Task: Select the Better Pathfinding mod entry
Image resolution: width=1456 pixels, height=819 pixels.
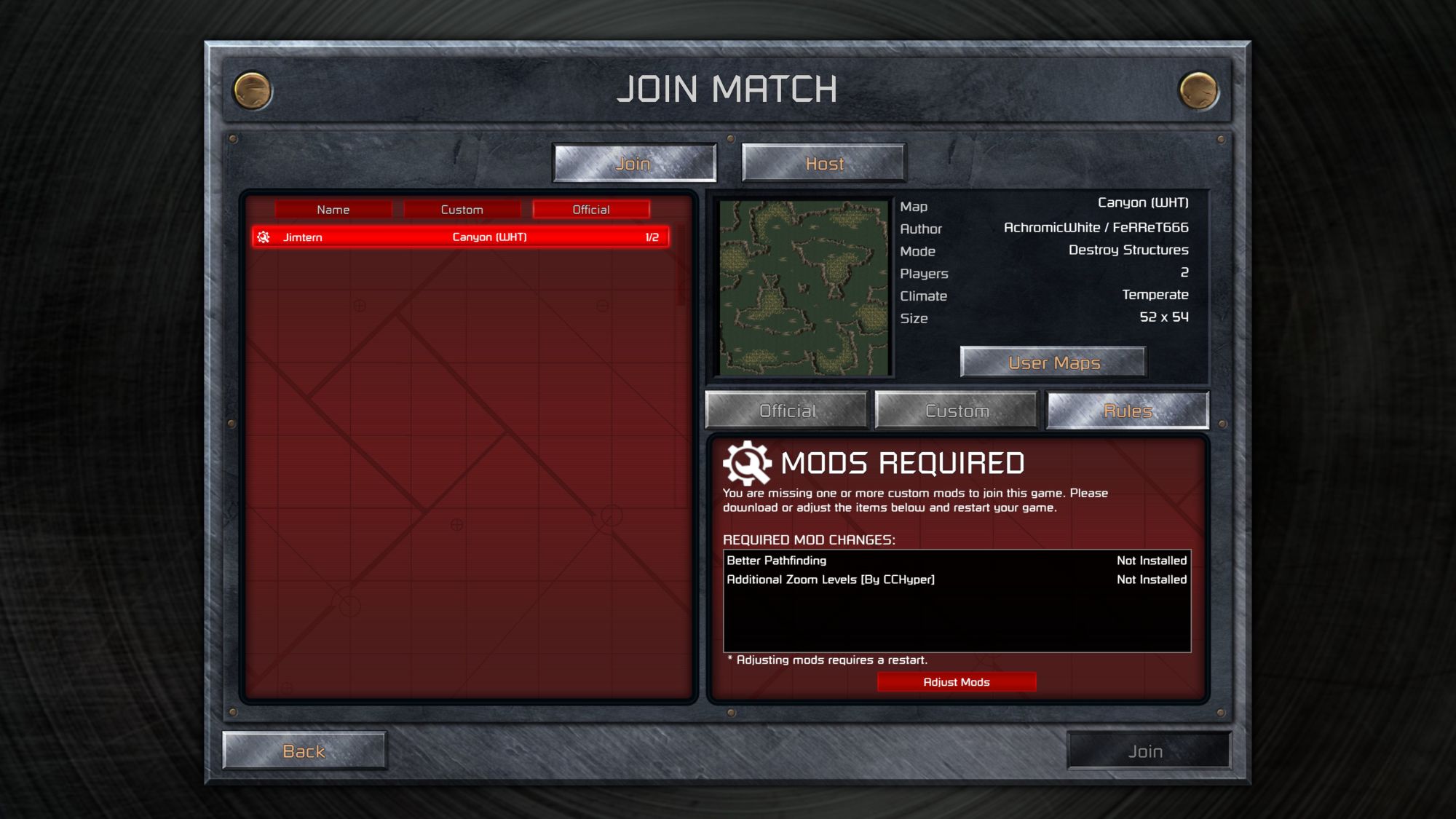Action: (x=957, y=561)
